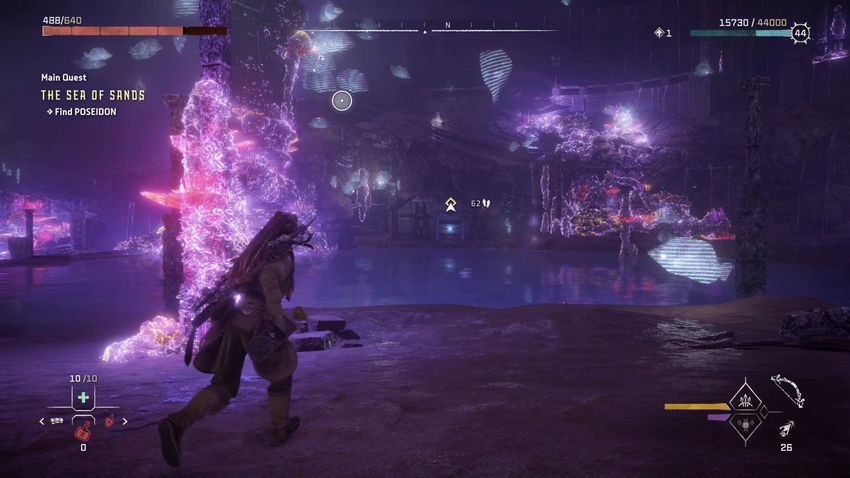Click the level 44 badge
Screen dimensions: 850x478
[x=800, y=33]
